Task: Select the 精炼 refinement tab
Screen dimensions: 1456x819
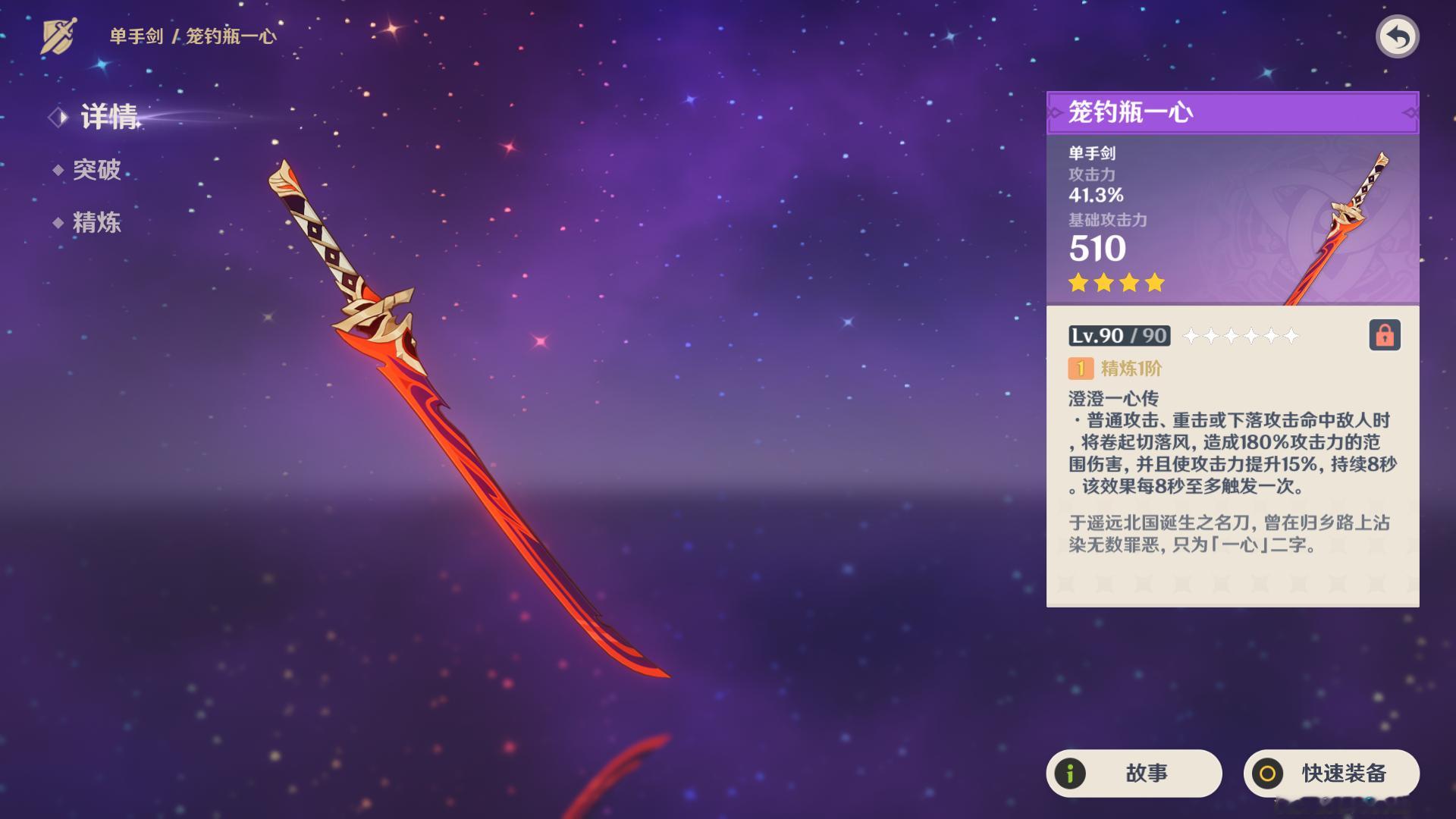Action: click(x=96, y=223)
